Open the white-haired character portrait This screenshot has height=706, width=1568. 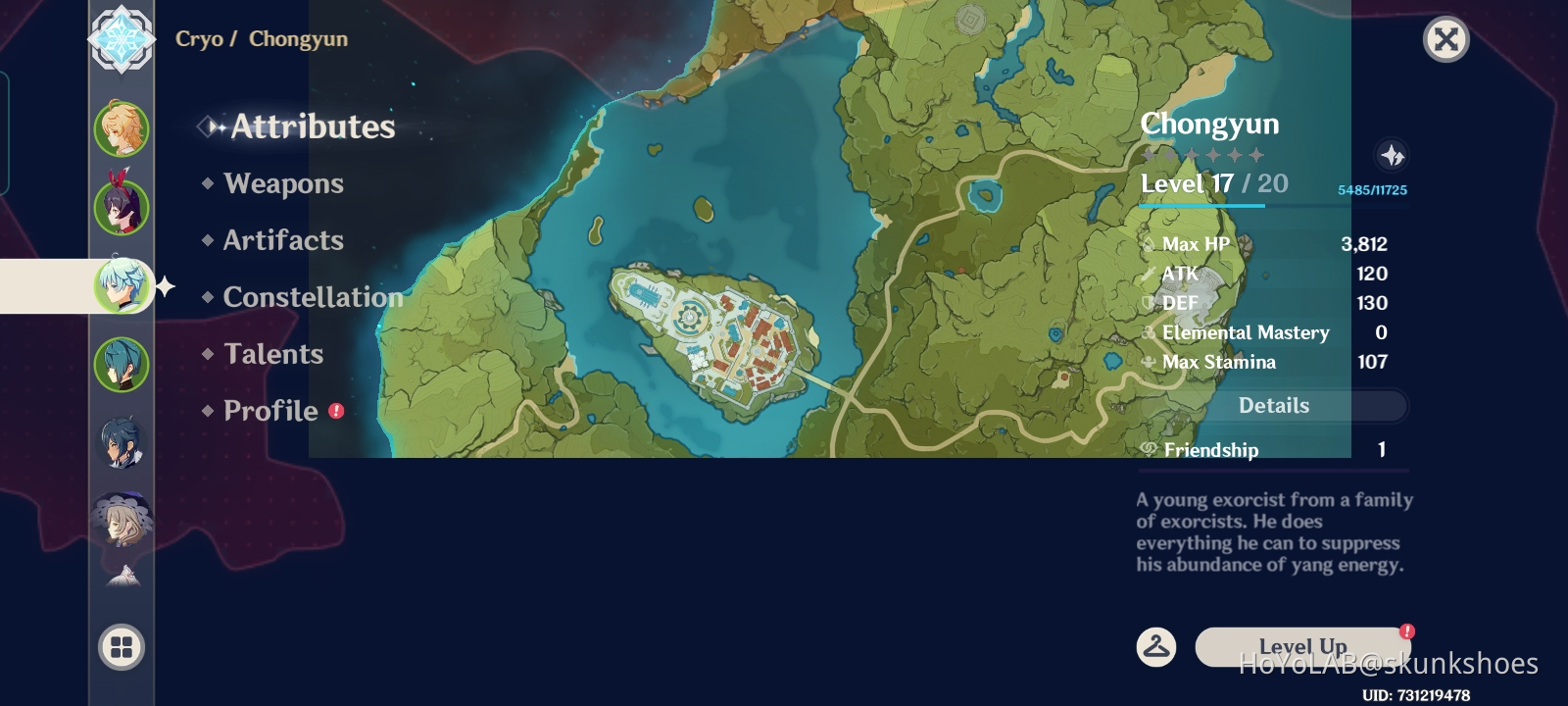coord(120,520)
